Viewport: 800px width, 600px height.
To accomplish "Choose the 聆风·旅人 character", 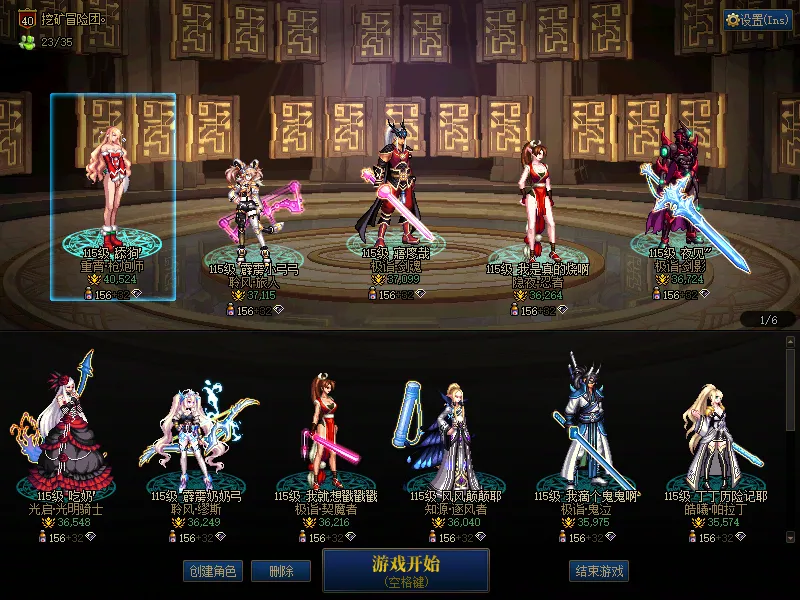I will click(x=253, y=220).
